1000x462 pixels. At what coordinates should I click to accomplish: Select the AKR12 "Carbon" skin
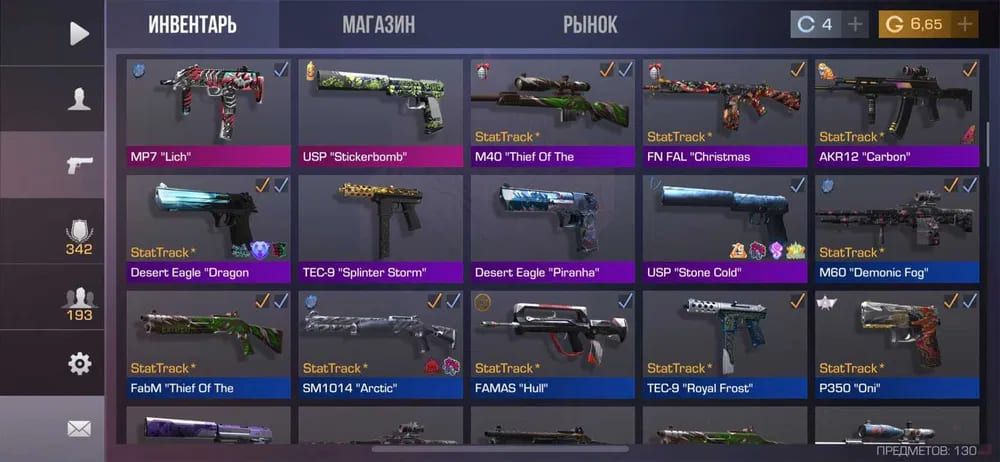(896, 112)
